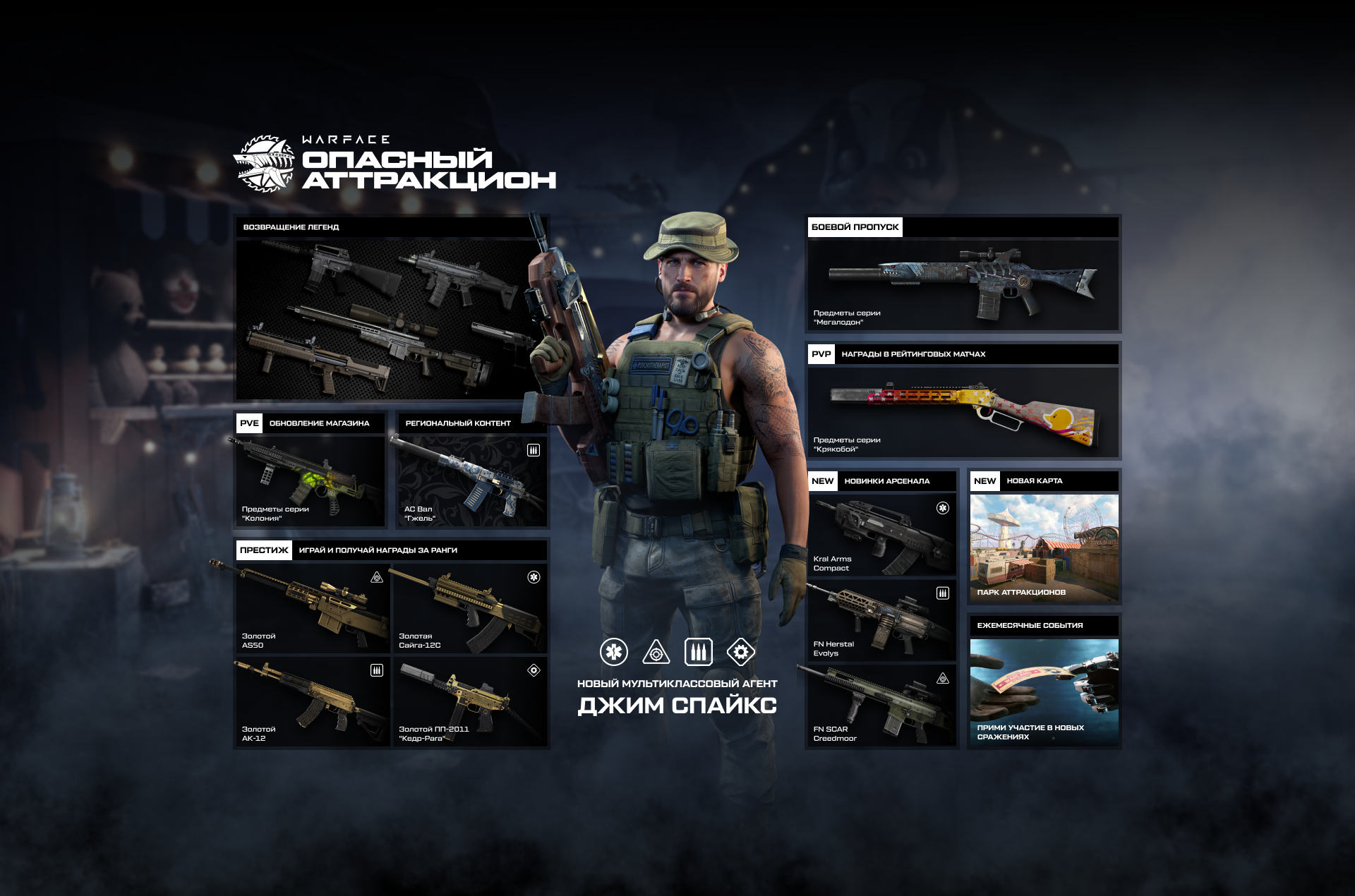
Task: Open the monthly events tile
Action: coord(1044,691)
